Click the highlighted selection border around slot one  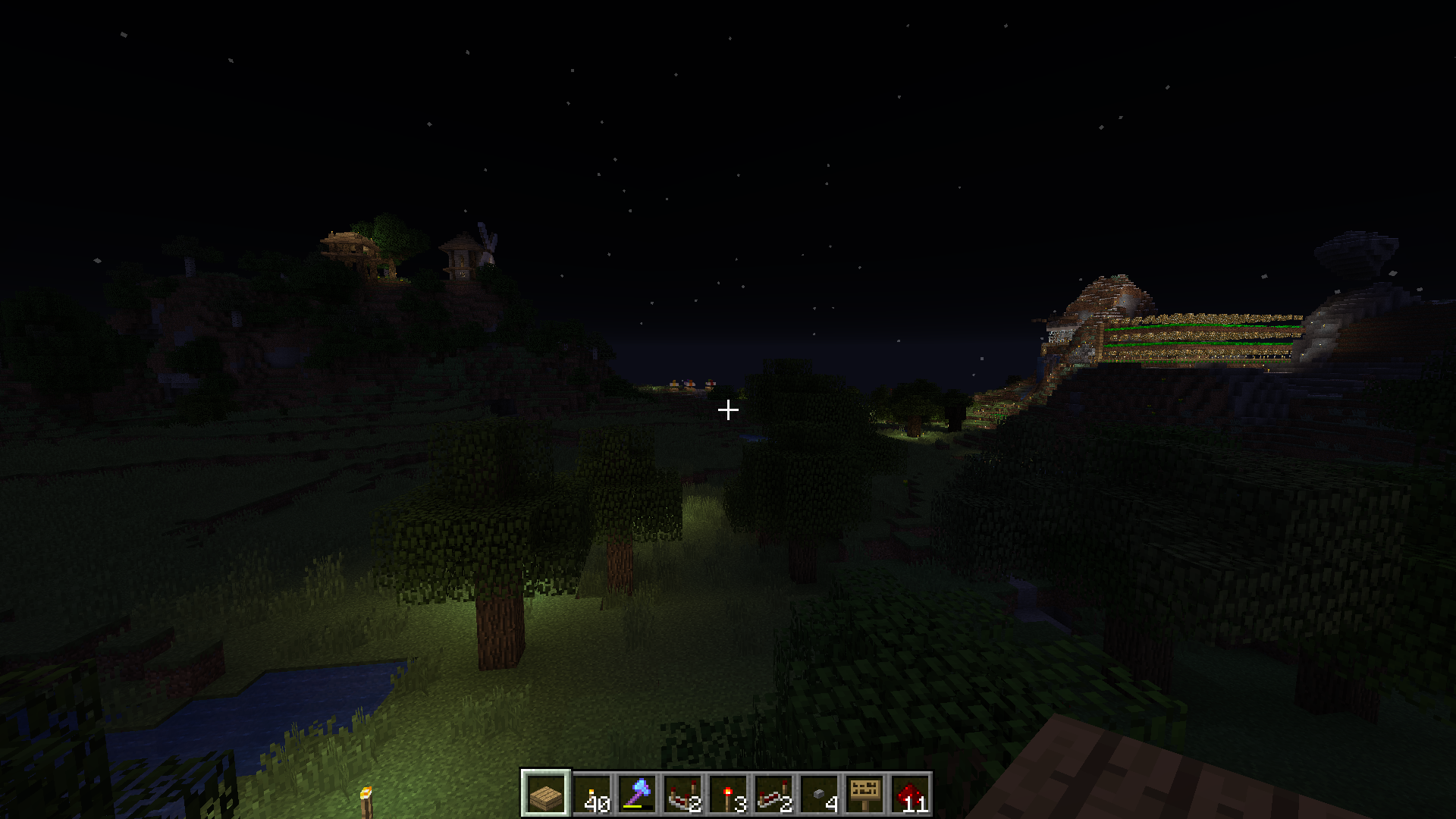click(546, 775)
